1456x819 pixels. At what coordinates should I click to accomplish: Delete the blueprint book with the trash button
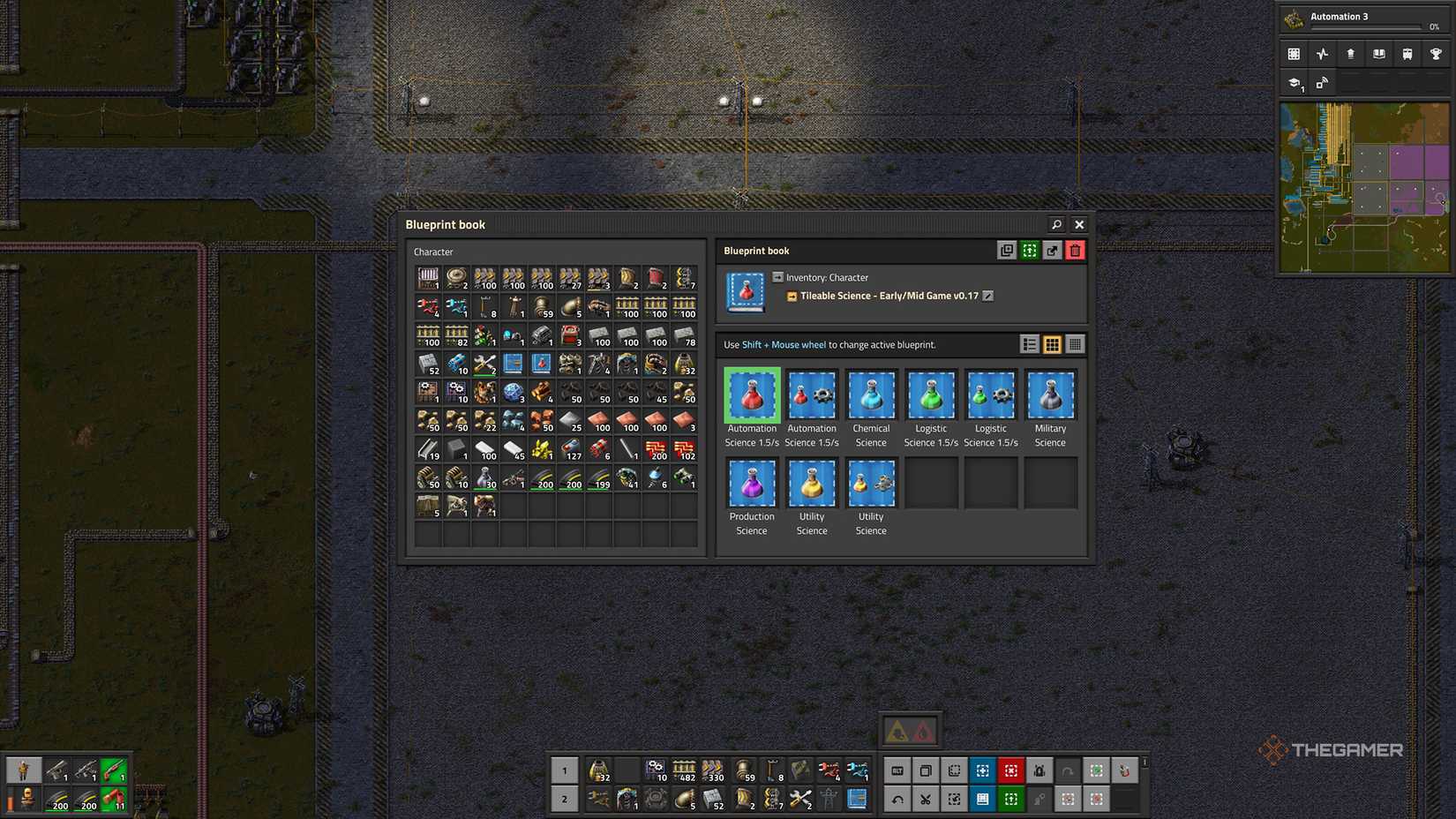click(x=1075, y=251)
